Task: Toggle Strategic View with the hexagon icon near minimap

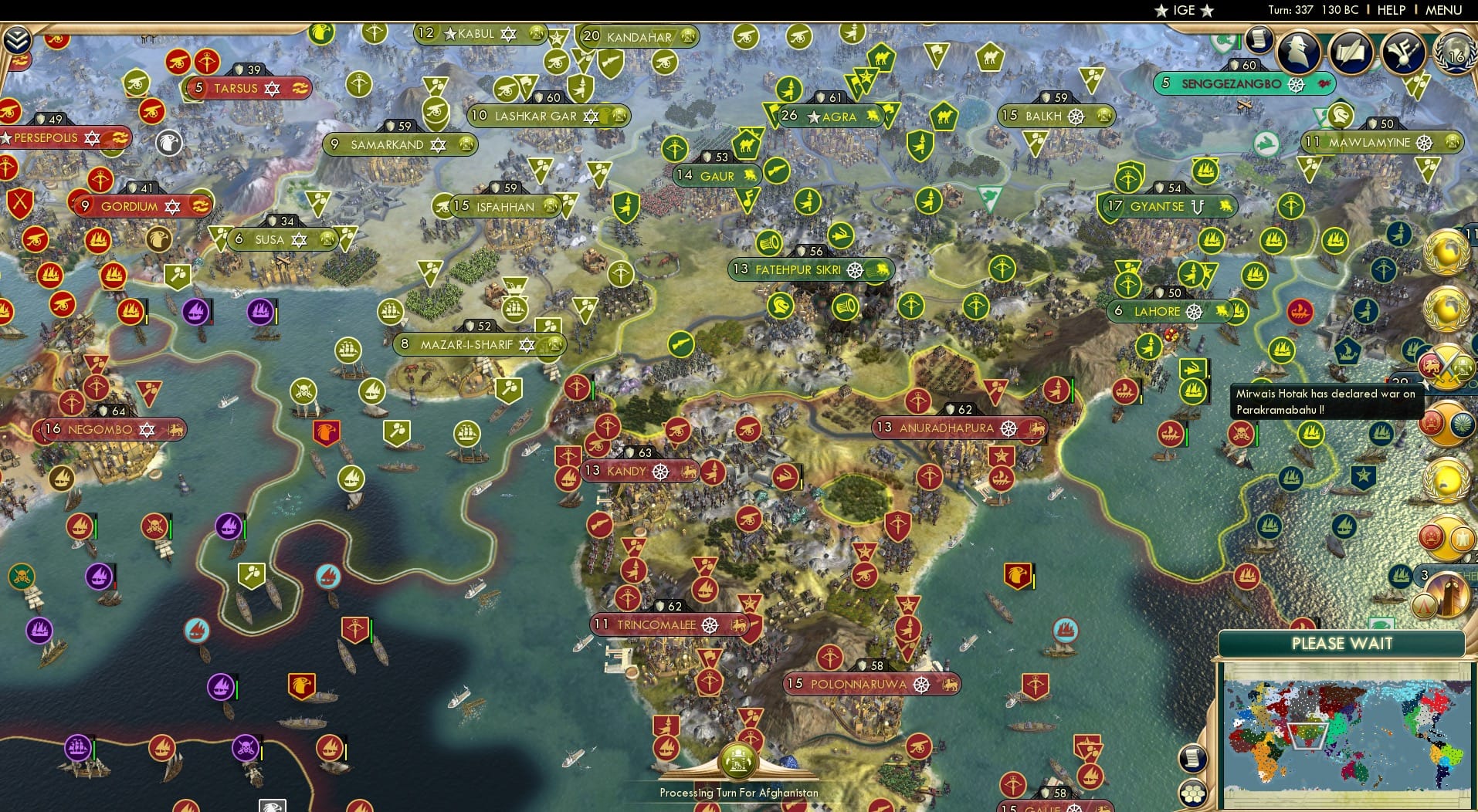Action: pyautogui.click(x=1193, y=793)
